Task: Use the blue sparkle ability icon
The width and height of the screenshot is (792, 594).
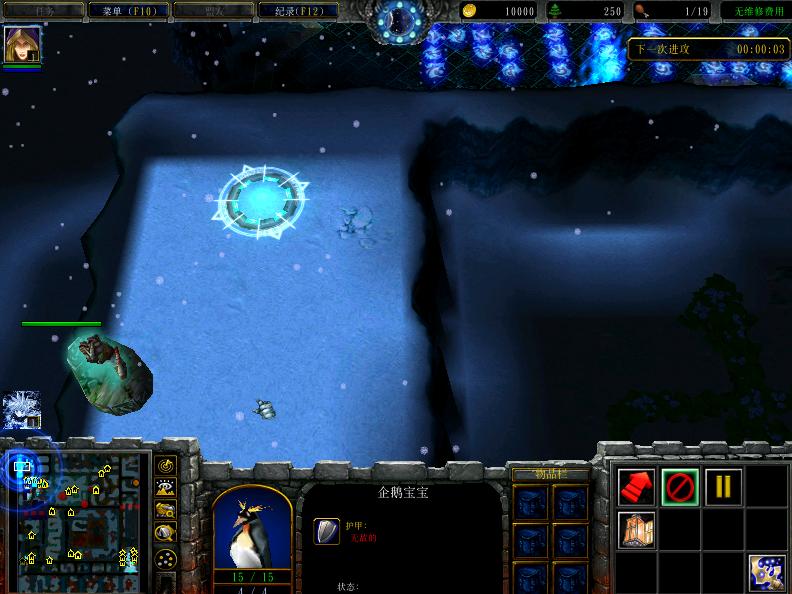Action: tap(766, 571)
